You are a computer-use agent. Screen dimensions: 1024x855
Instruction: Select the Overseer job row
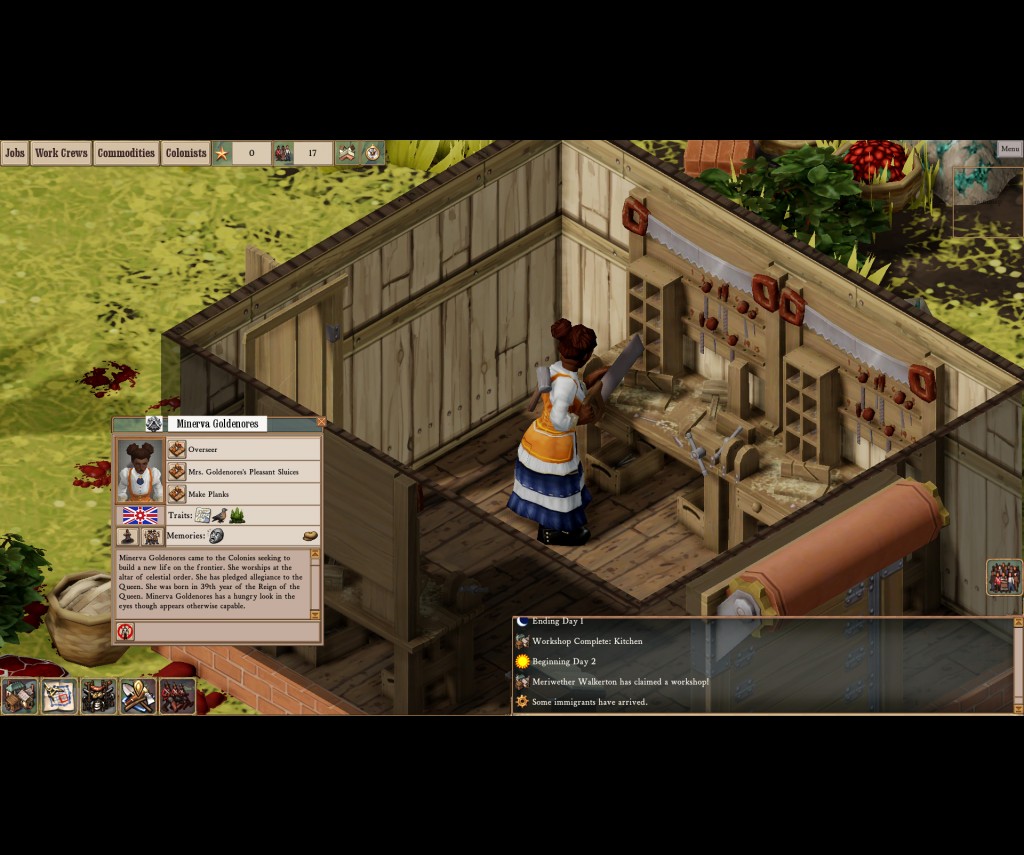(x=244, y=450)
